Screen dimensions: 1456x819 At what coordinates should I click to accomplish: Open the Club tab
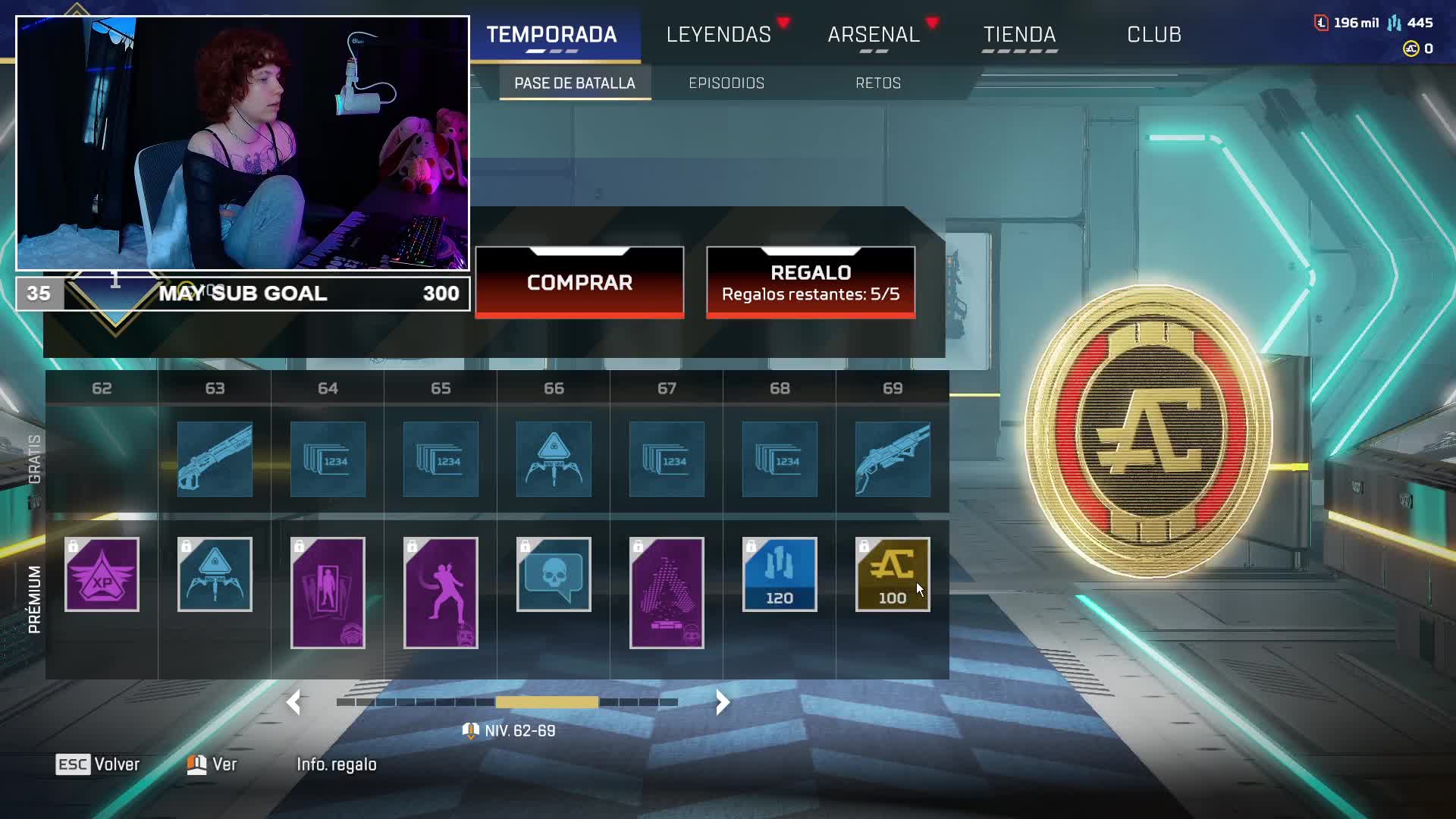[1153, 35]
